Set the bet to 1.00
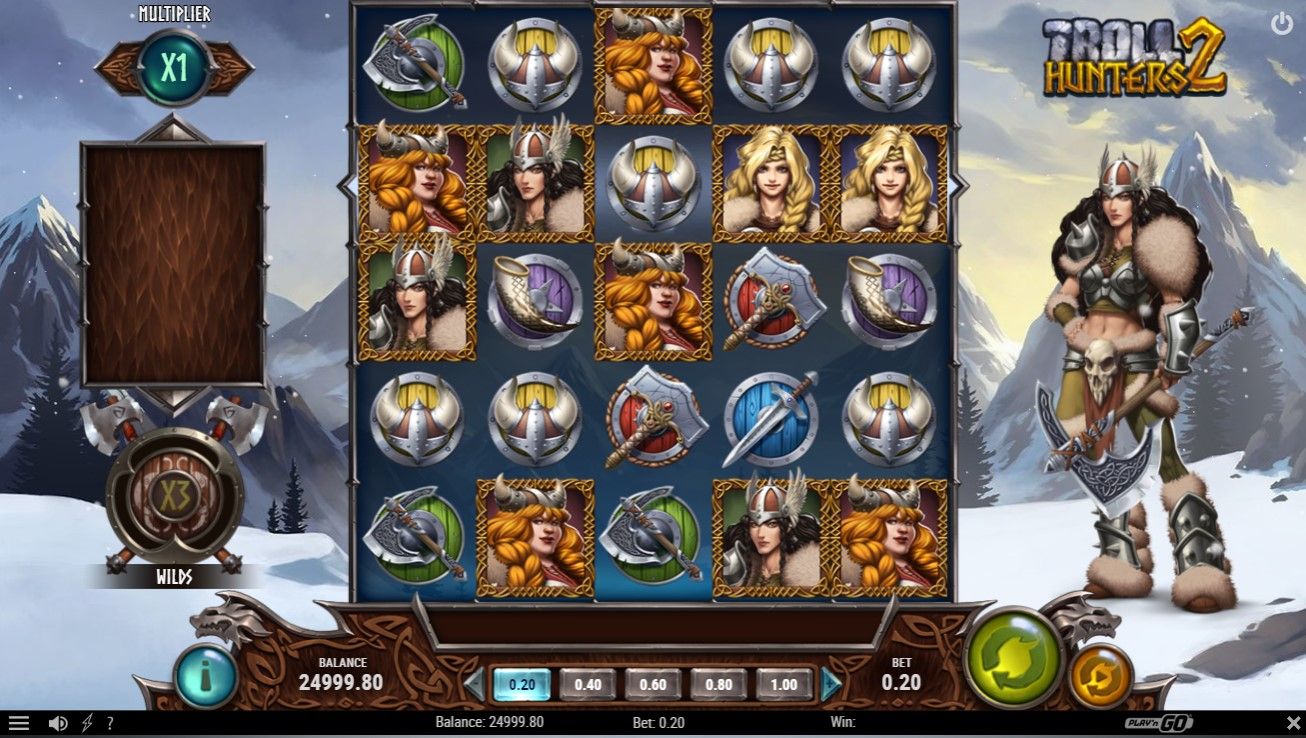1306x738 pixels. point(784,684)
